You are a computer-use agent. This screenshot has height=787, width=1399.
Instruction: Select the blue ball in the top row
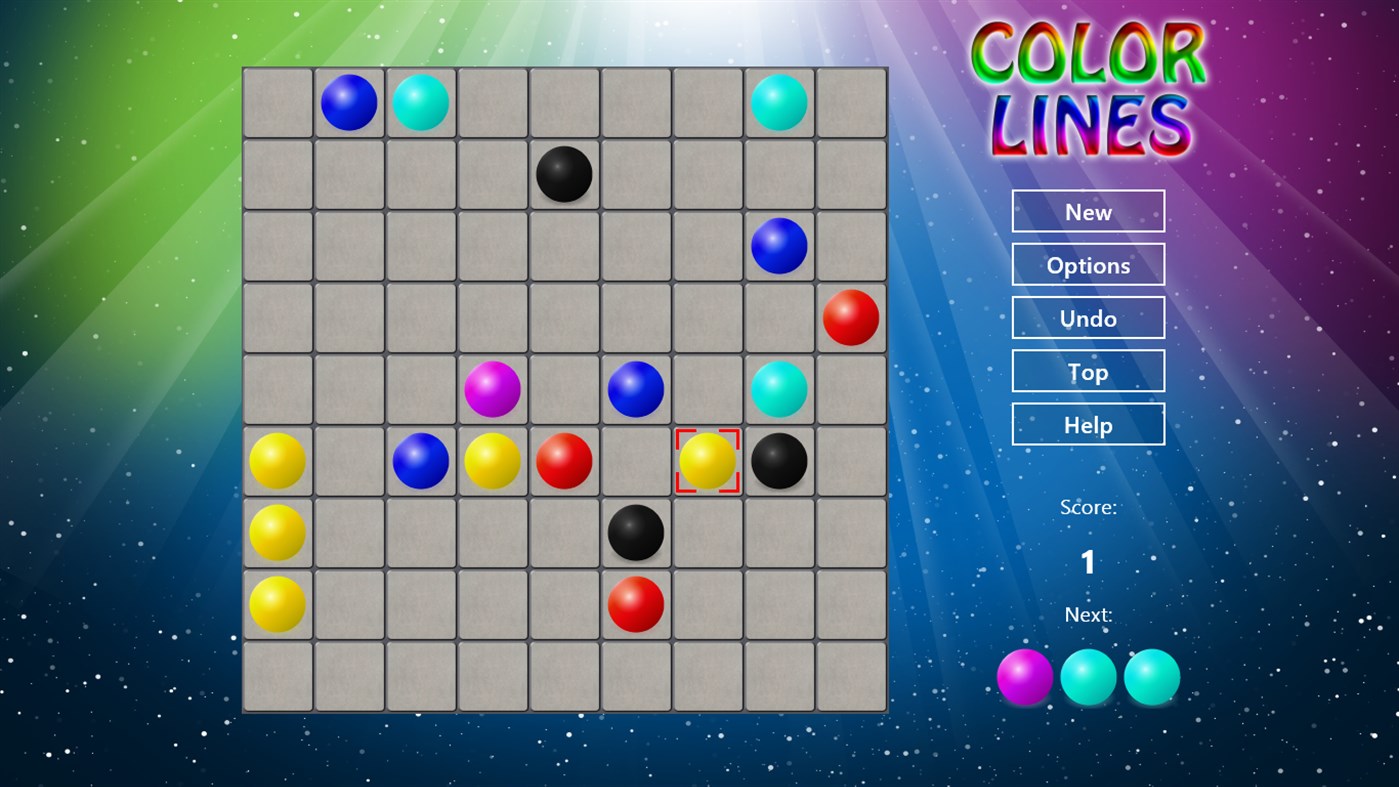349,102
